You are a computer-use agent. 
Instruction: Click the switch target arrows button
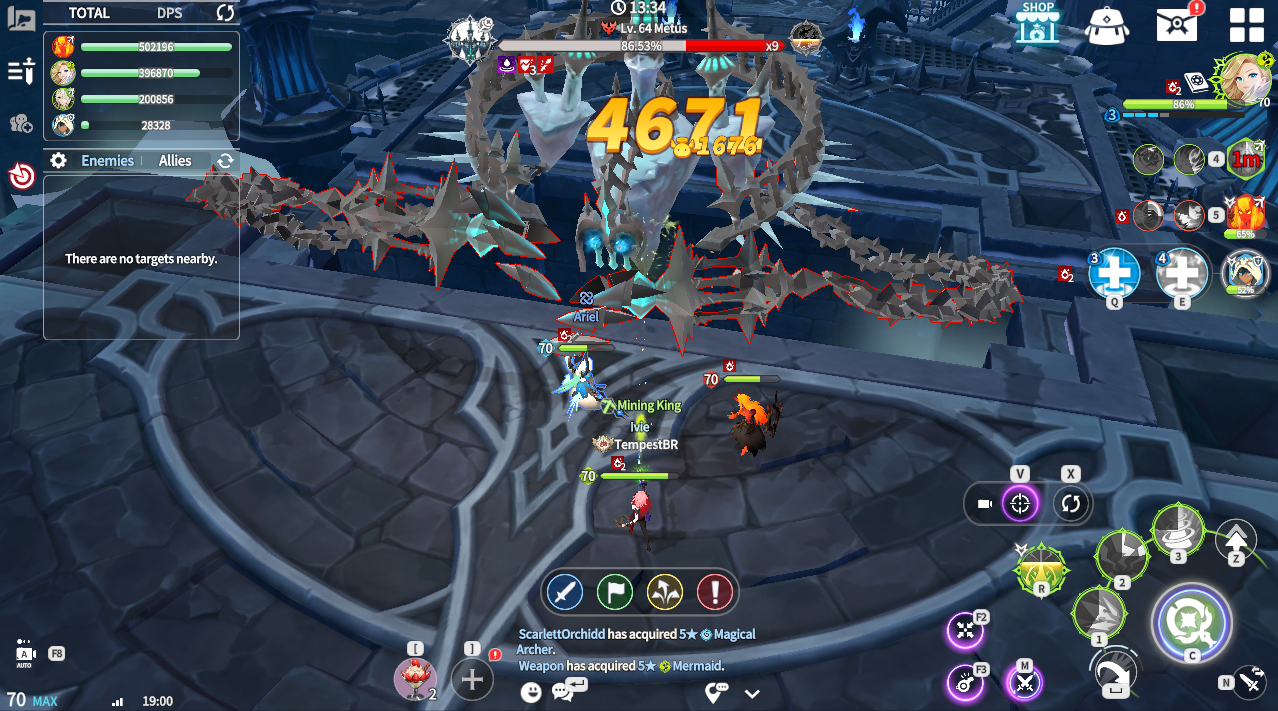pos(1071,504)
